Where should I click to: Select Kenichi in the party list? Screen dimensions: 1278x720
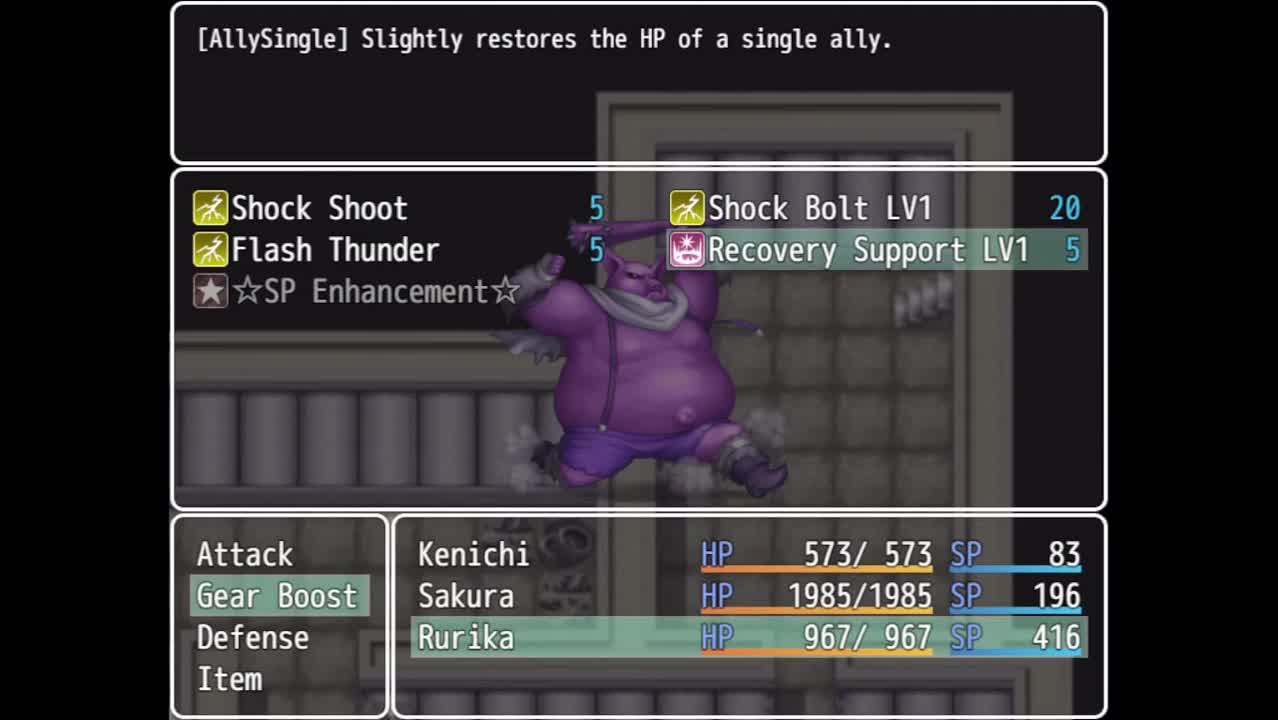point(473,554)
